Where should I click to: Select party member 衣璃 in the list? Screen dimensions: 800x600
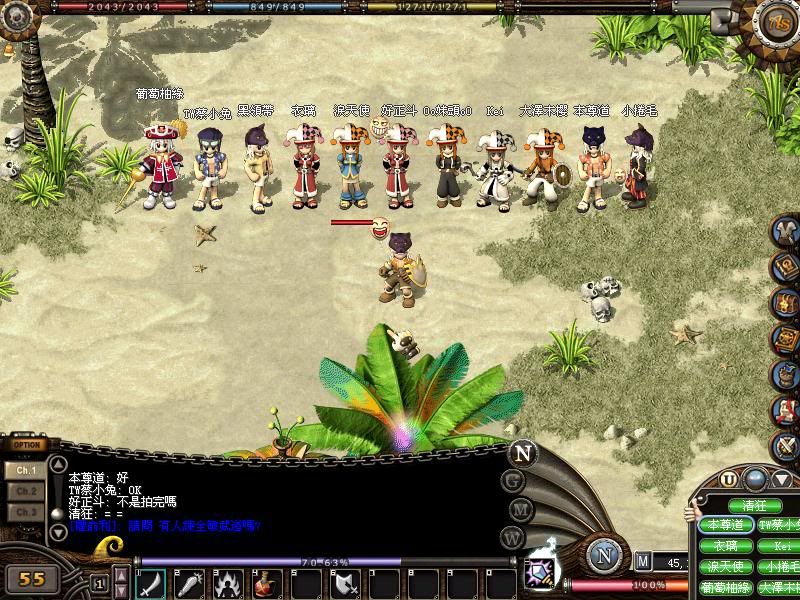coord(725,546)
